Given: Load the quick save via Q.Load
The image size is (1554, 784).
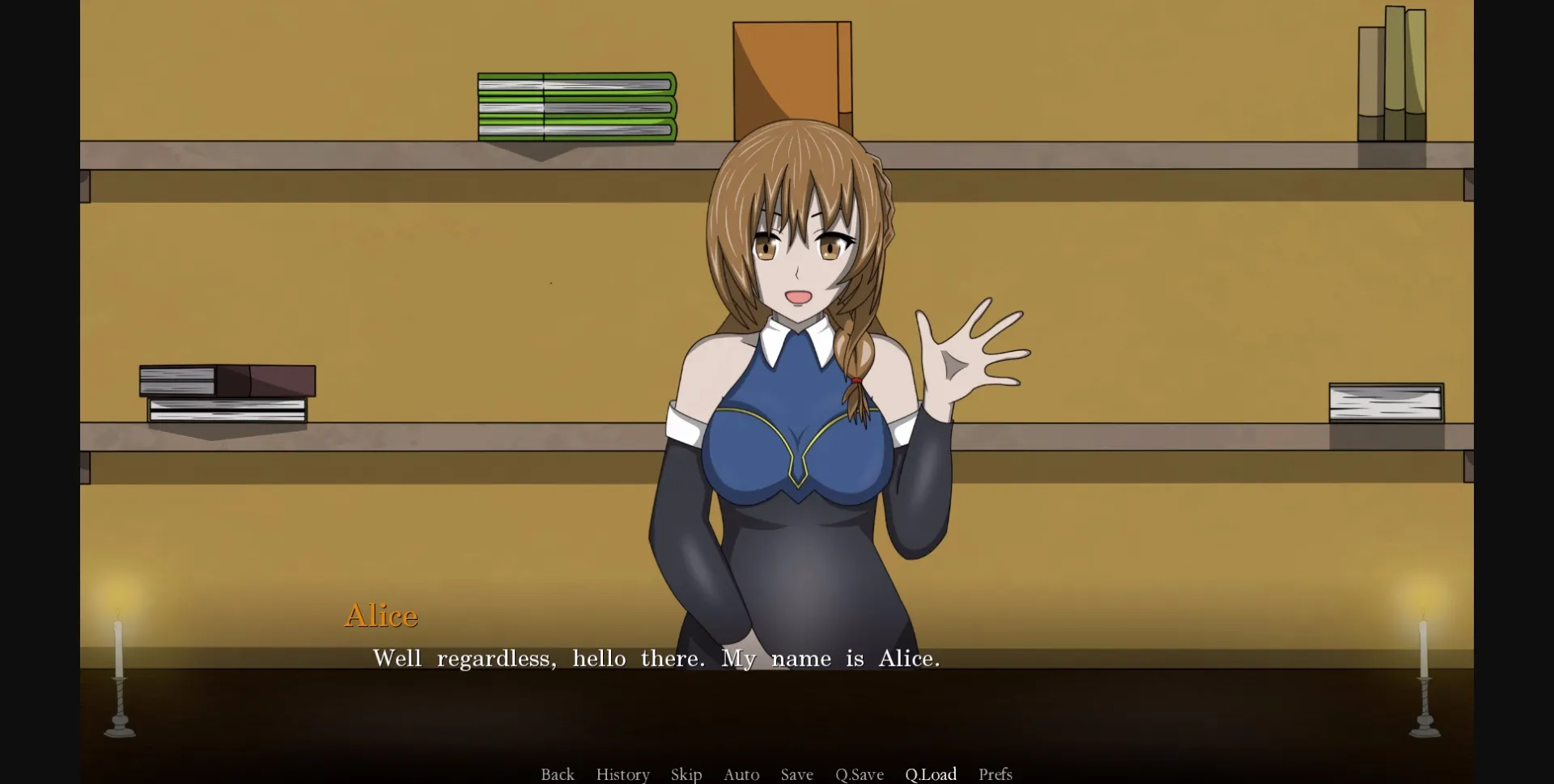Looking at the screenshot, I should click(931, 774).
